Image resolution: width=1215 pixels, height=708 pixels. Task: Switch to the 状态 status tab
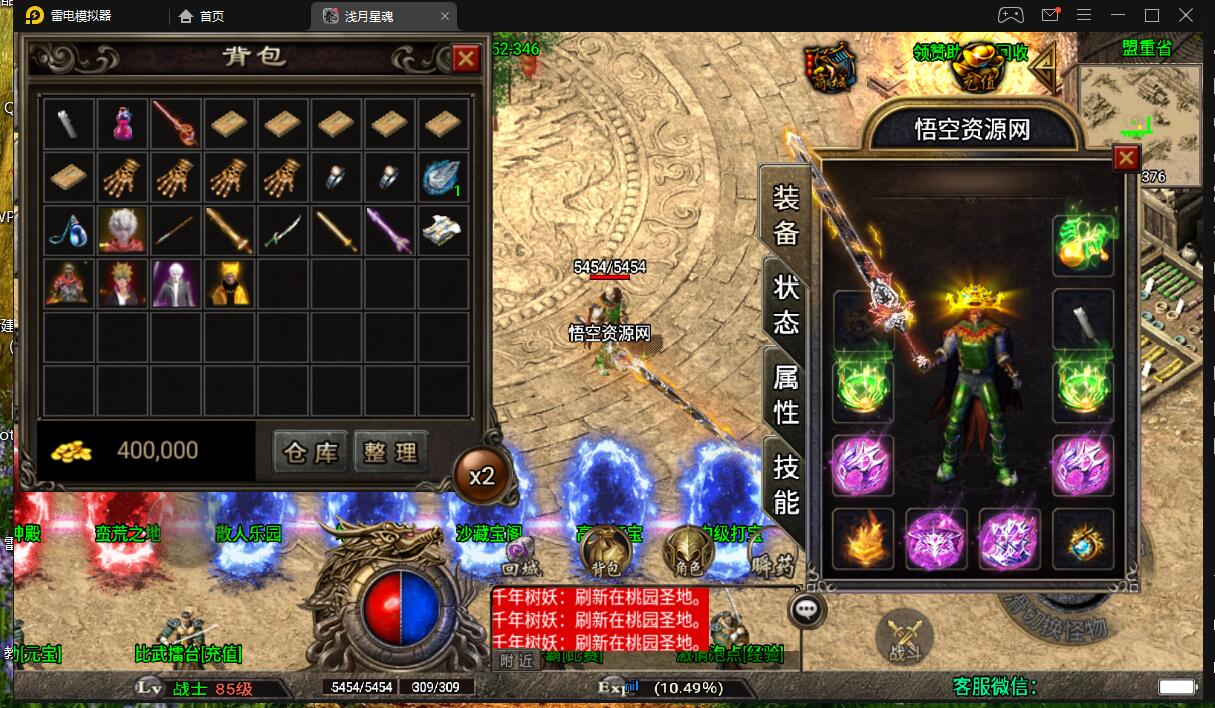(x=787, y=304)
